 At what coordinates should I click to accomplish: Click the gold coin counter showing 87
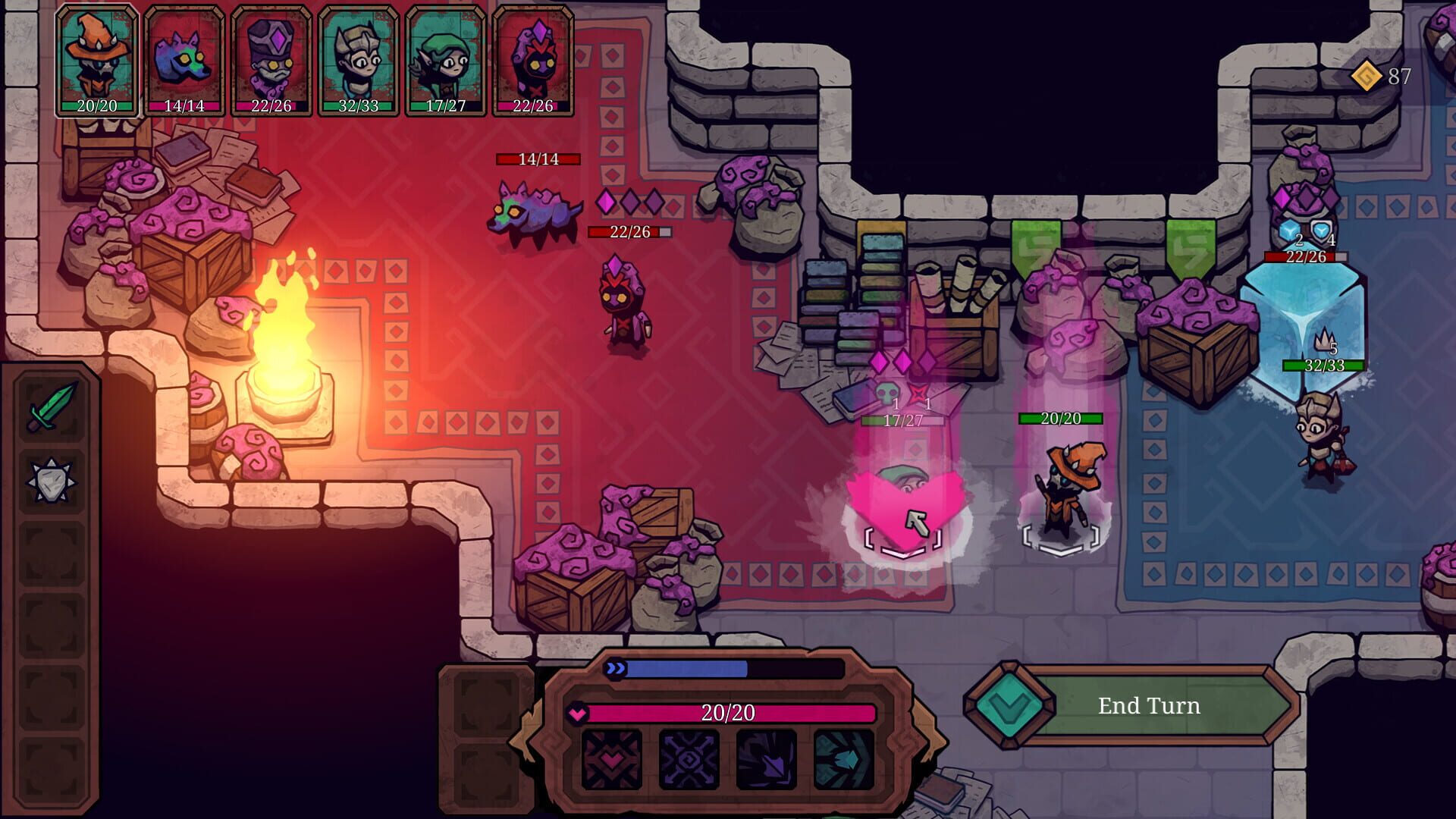tap(1382, 76)
